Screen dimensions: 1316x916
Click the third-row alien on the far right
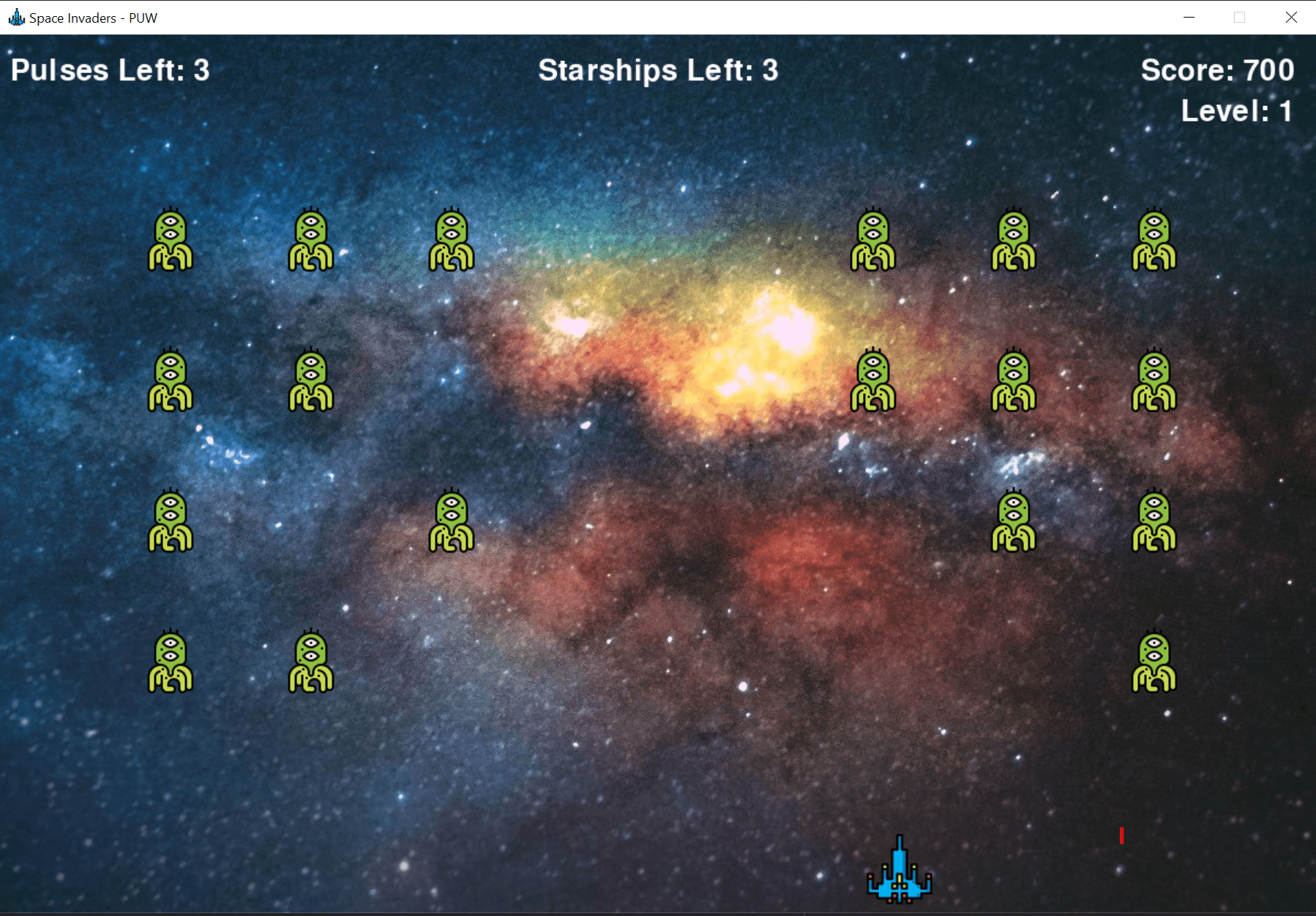coord(1154,520)
